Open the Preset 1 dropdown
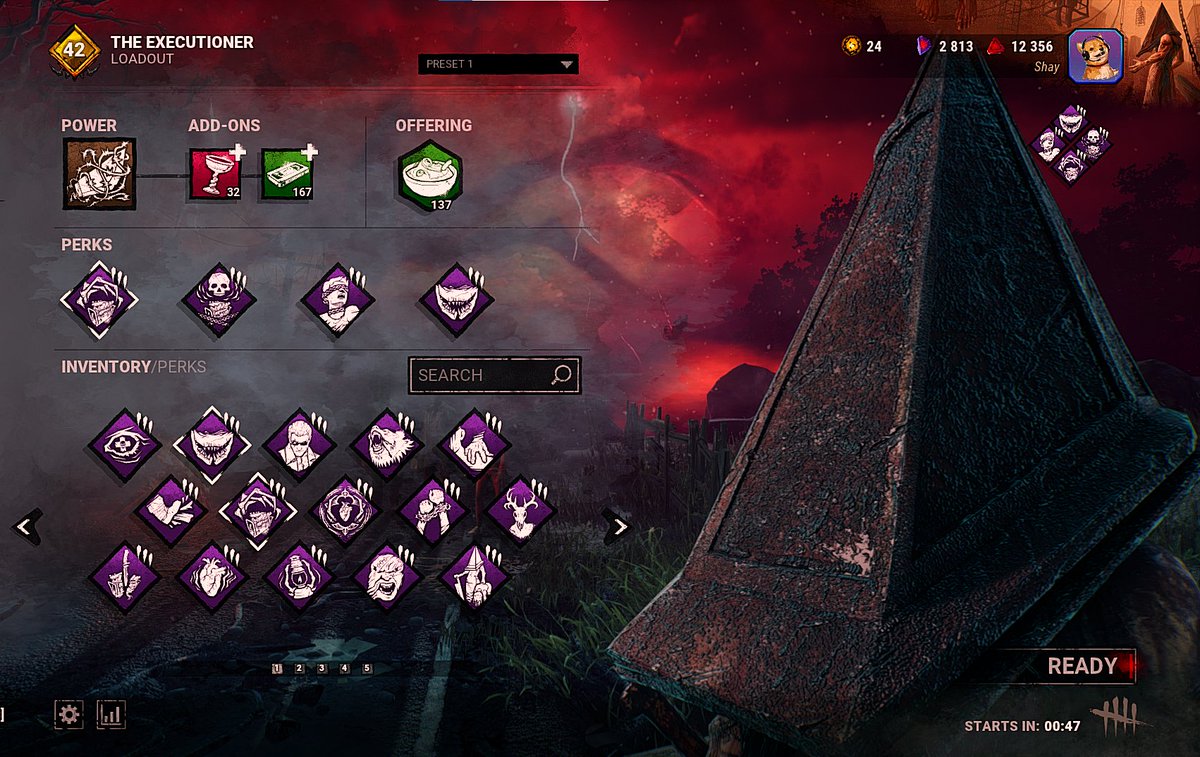1200x757 pixels. [x=498, y=65]
